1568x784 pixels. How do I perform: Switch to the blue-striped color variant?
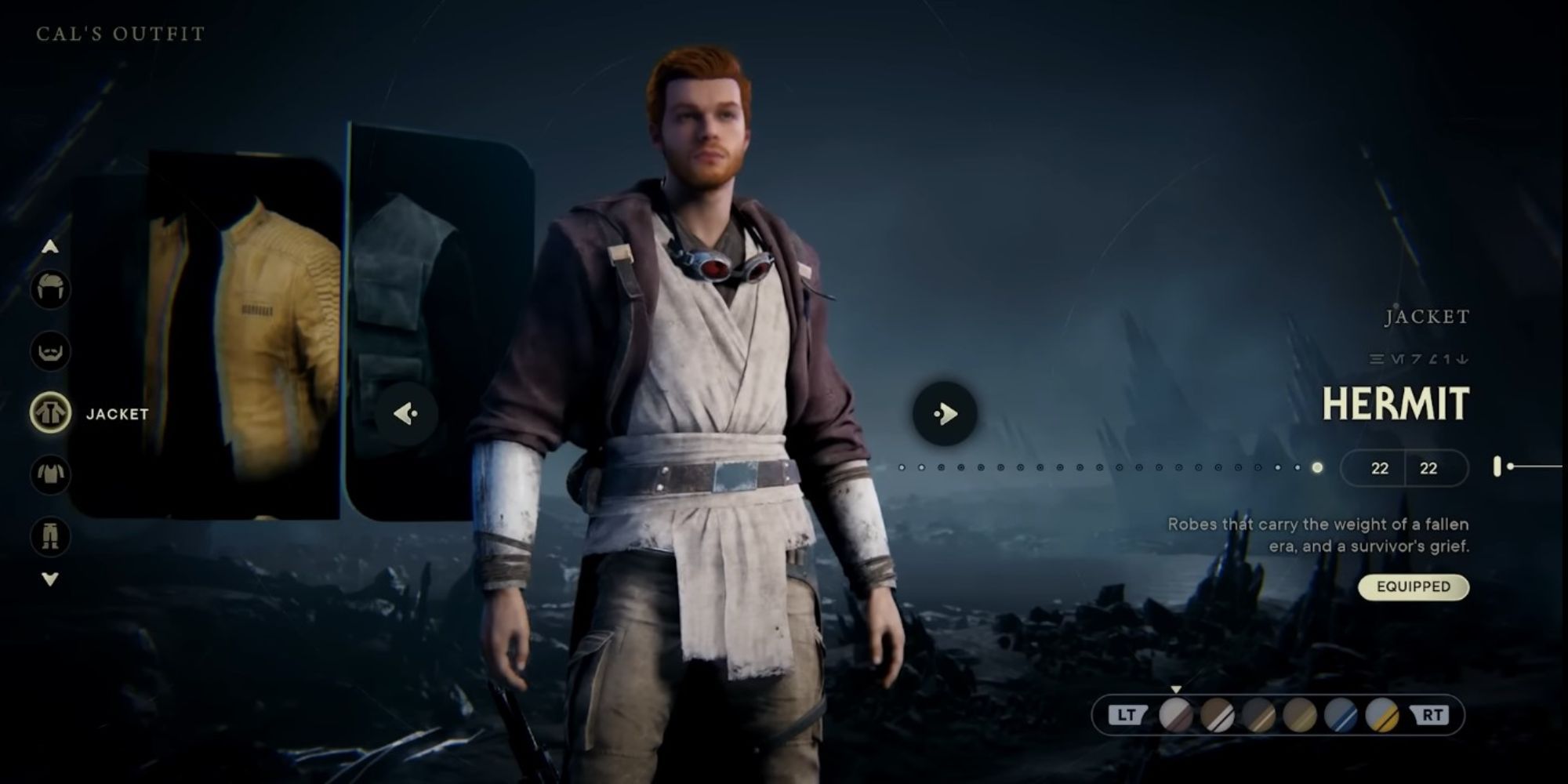tap(1341, 714)
